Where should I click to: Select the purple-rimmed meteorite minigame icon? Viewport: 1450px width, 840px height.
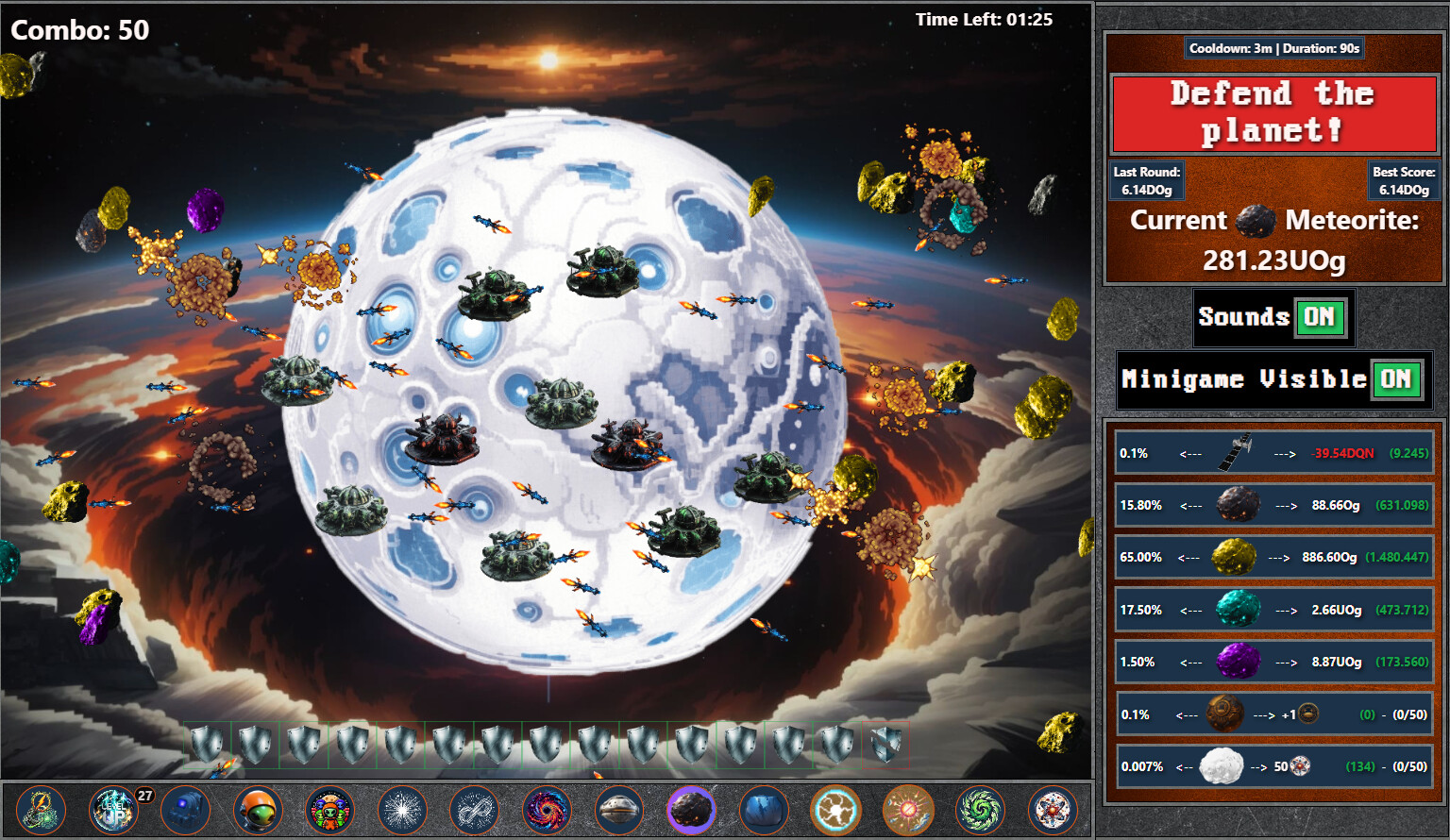click(691, 809)
